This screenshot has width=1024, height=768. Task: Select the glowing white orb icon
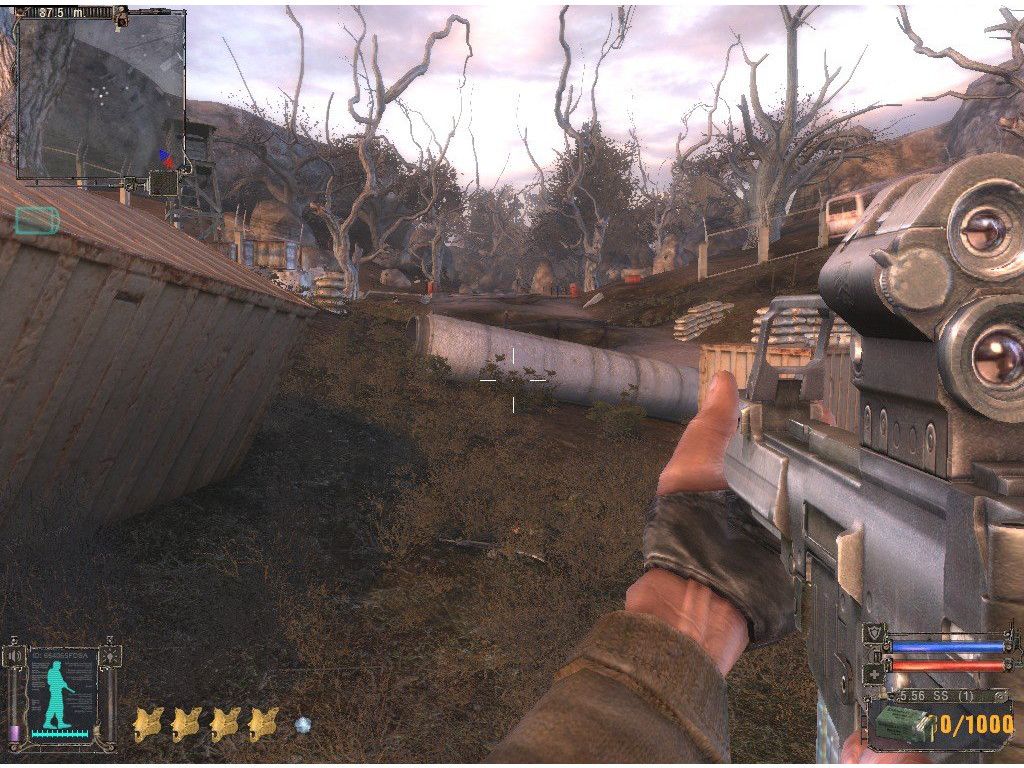click(x=303, y=723)
